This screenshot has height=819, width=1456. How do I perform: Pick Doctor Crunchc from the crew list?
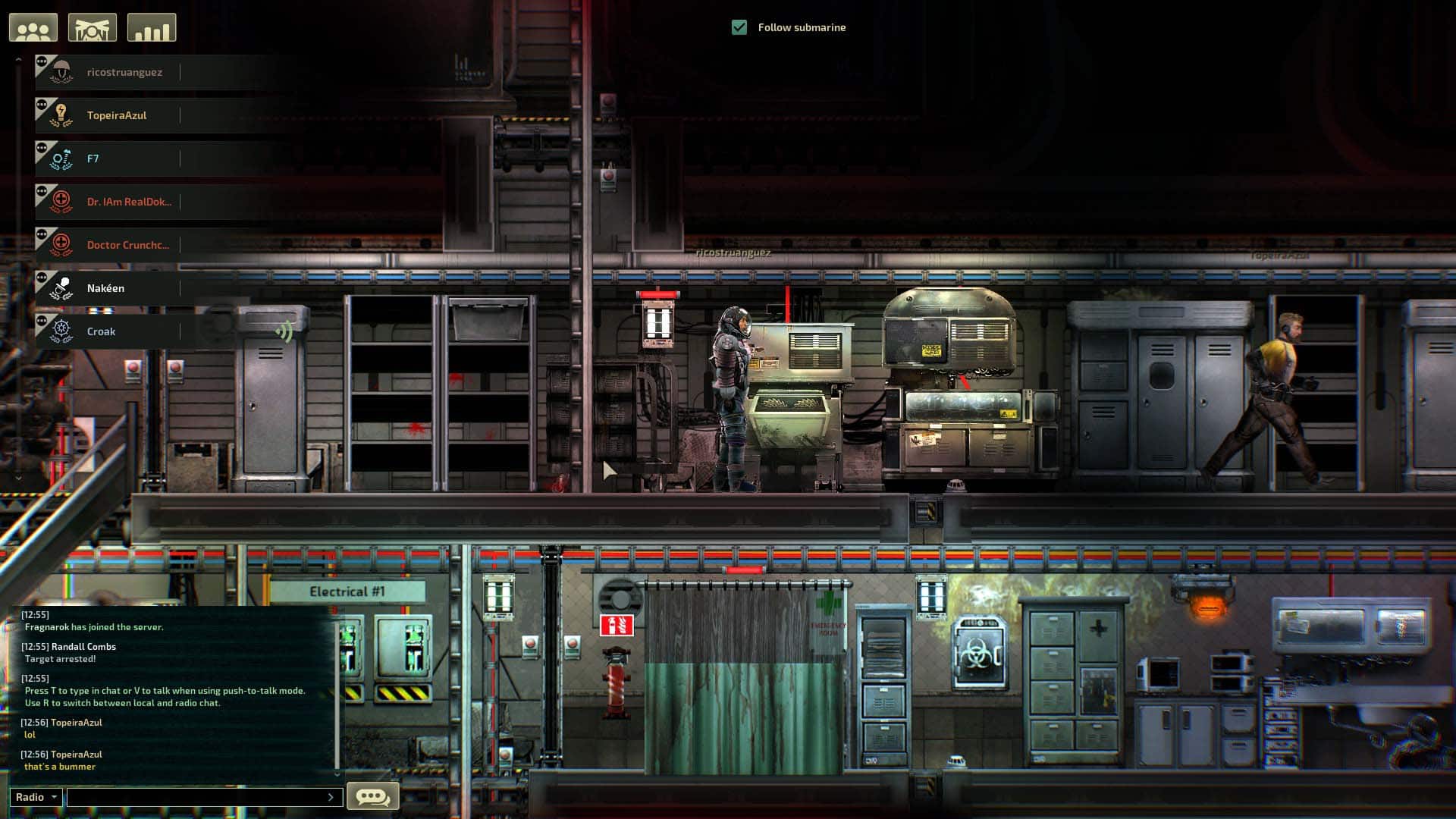point(127,245)
